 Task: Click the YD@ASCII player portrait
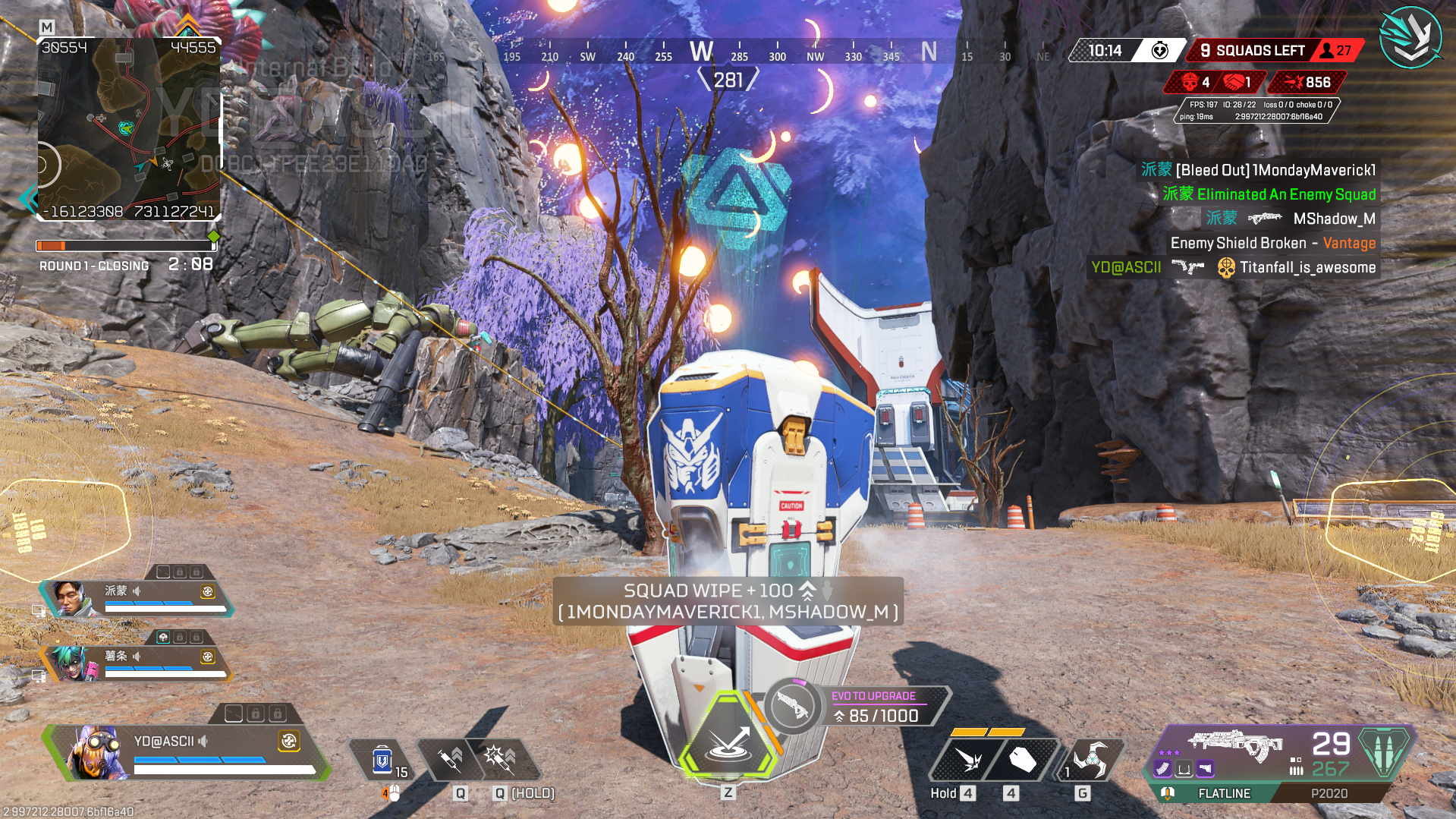(96, 753)
